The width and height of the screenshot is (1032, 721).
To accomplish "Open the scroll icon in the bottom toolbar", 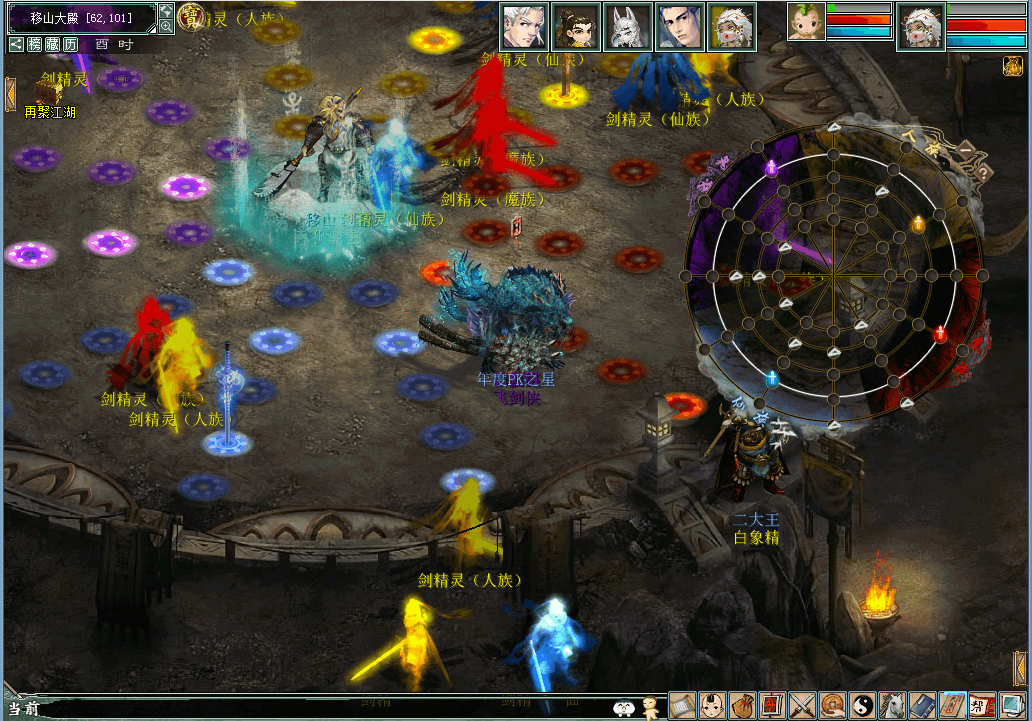I will click(x=682, y=705).
